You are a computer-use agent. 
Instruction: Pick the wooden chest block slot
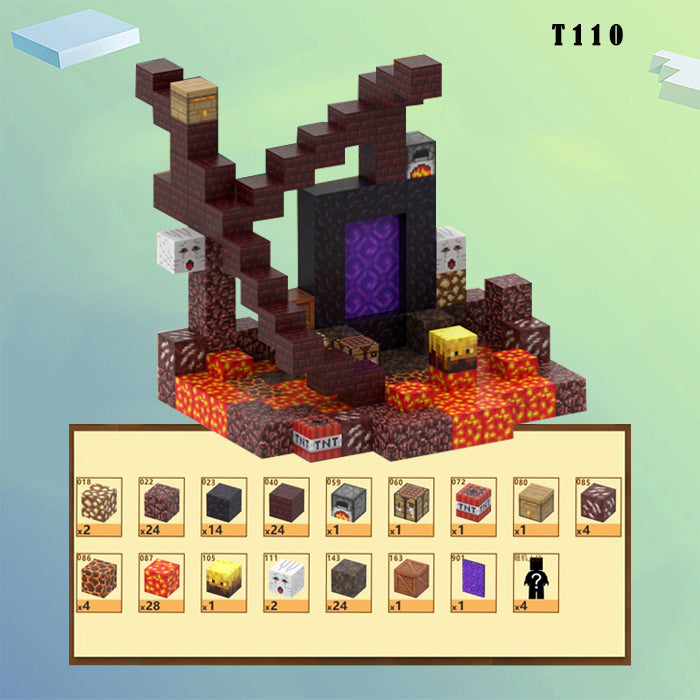point(535,506)
